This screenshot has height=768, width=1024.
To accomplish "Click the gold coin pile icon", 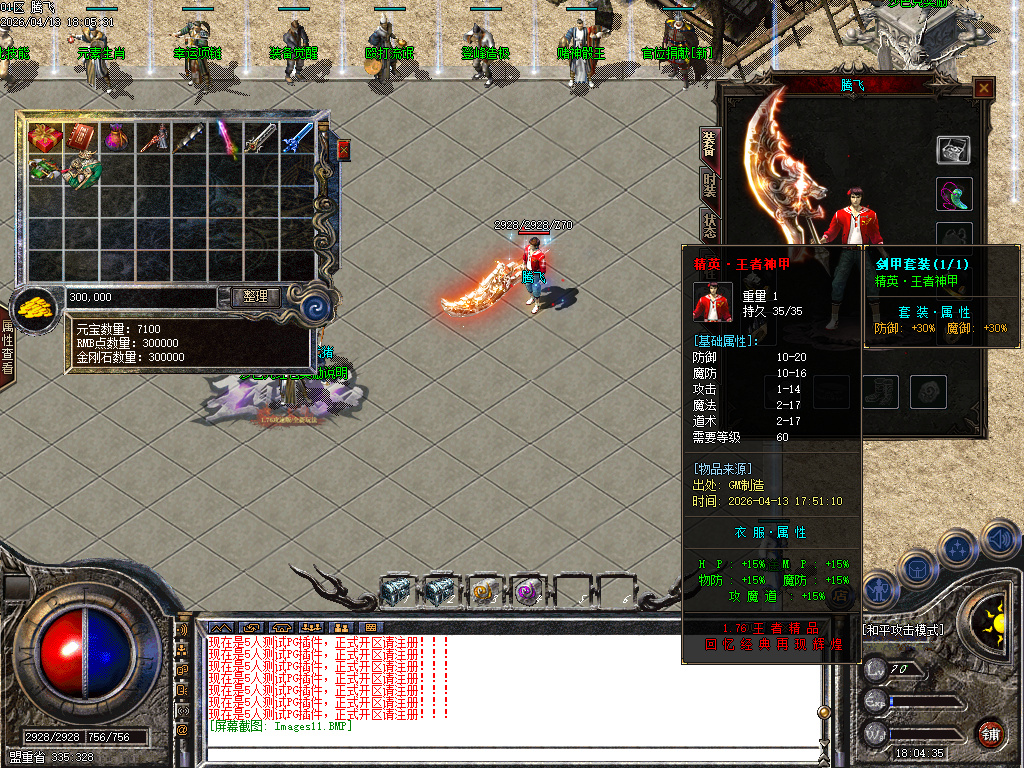I will click(x=36, y=307).
